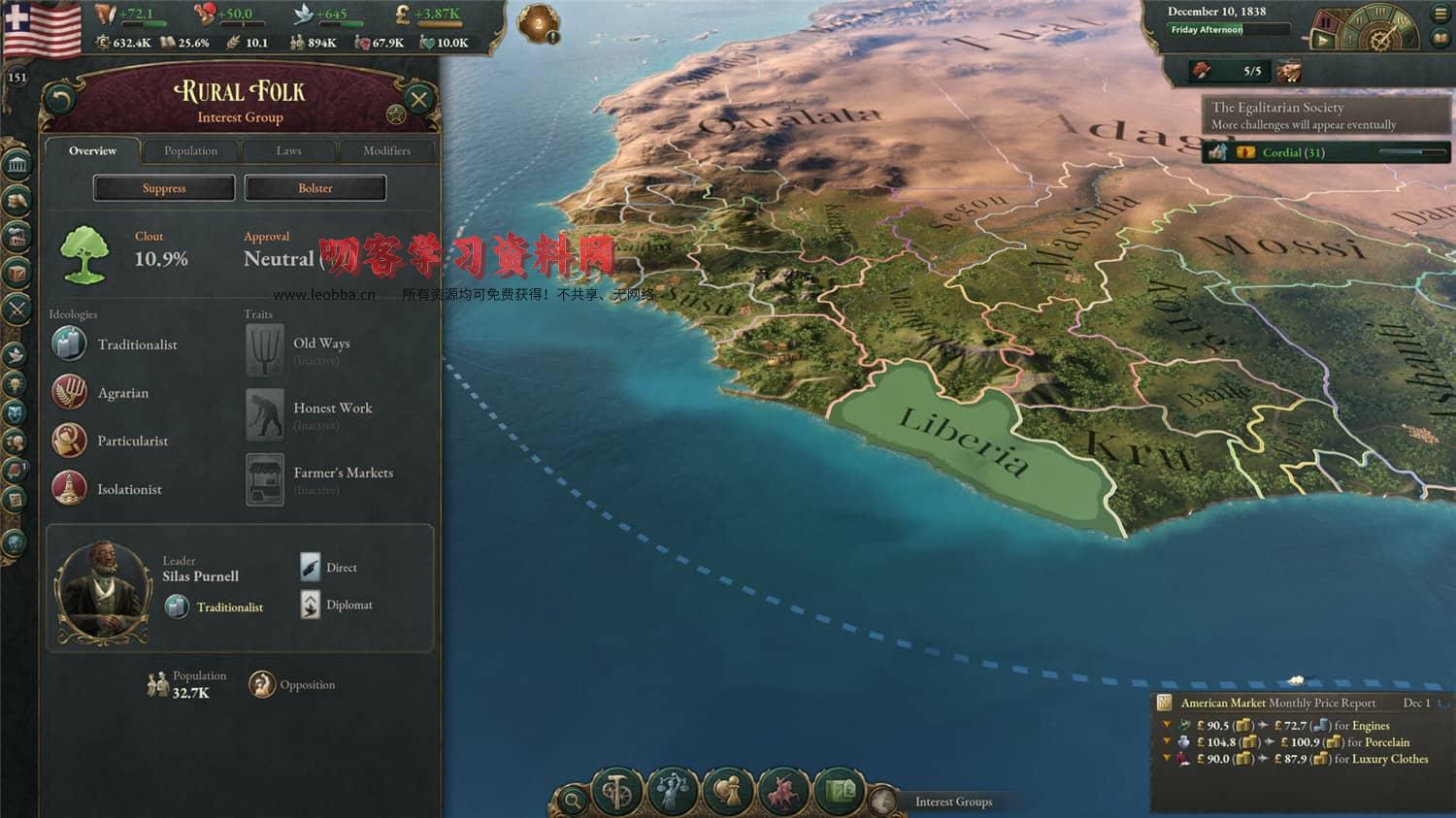Switch to the Population tab

click(190, 150)
